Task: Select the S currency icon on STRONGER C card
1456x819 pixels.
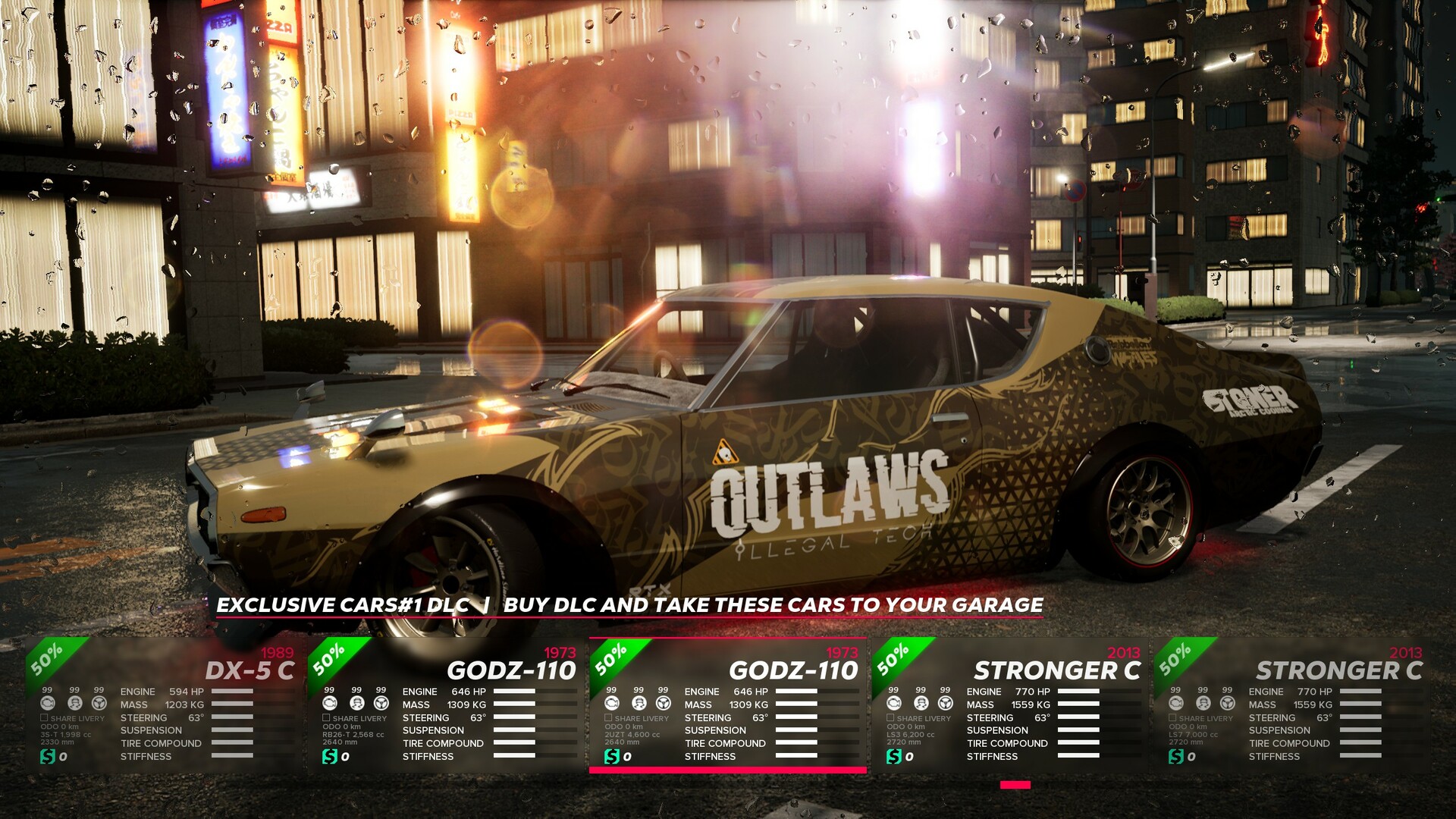Action: (893, 756)
